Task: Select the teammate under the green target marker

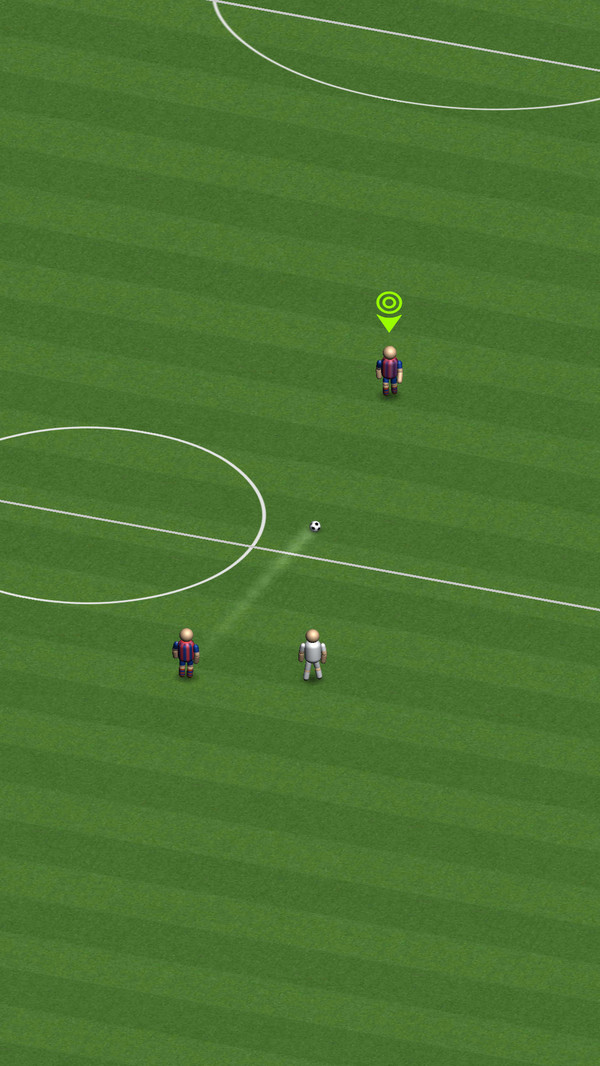Action: tap(389, 370)
